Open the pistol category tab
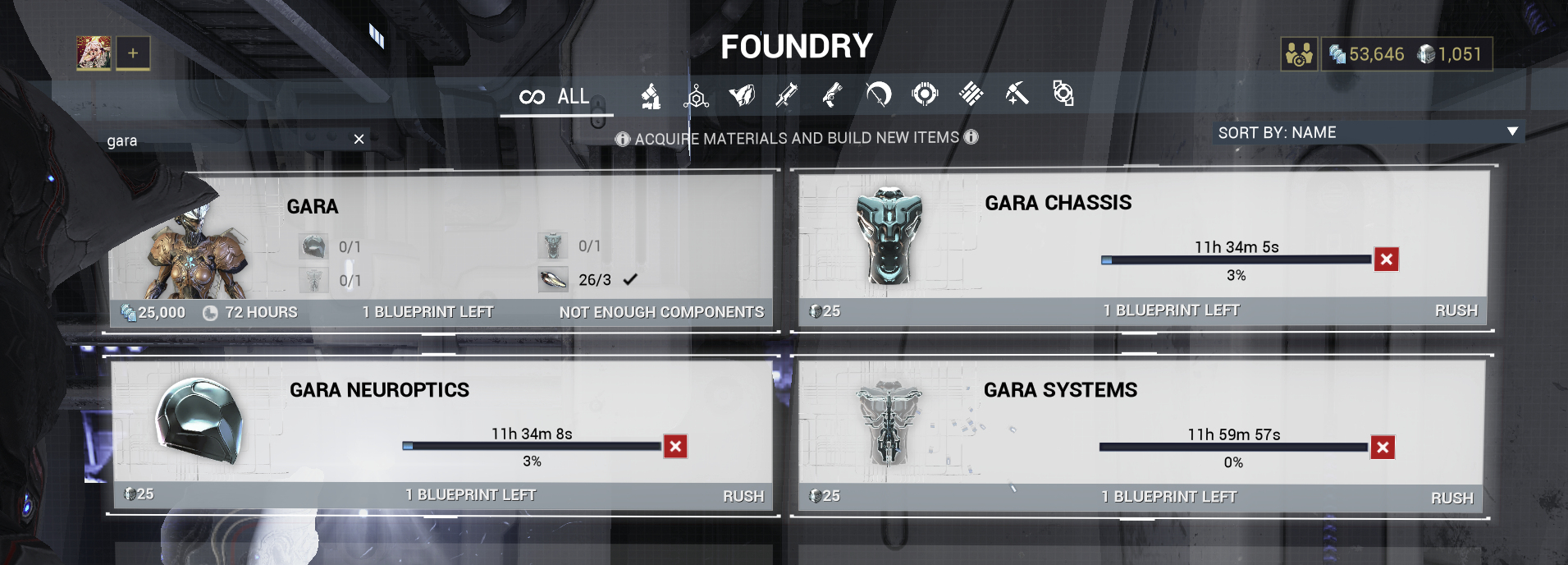Viewport: 1568px width, 565px height. point(832,95)
